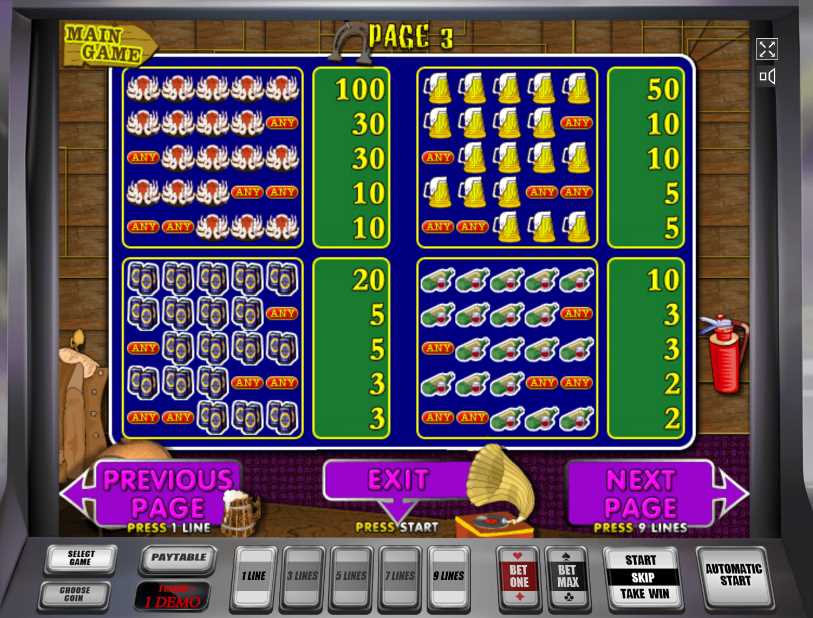Screen dimensions: 813x618
Task: Select the 9 Lines button
Action: click(448, 577)
